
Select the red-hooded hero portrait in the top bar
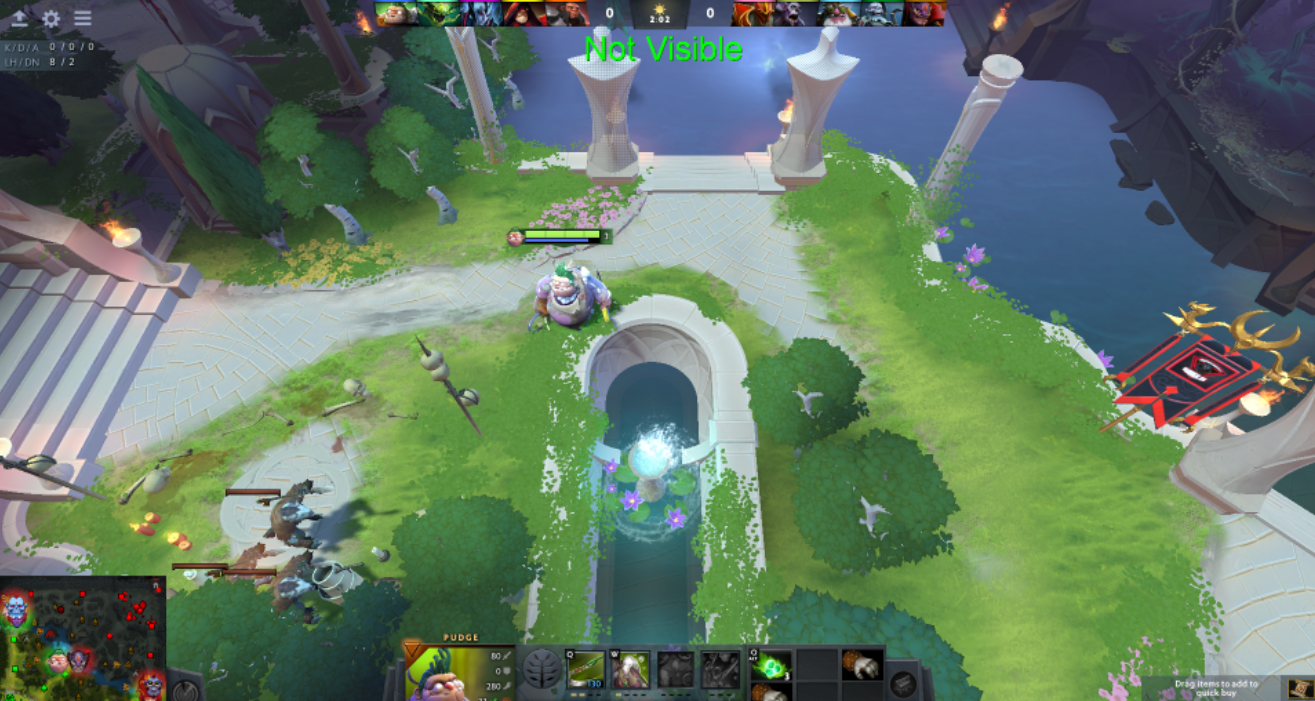[x=523, y=13]
